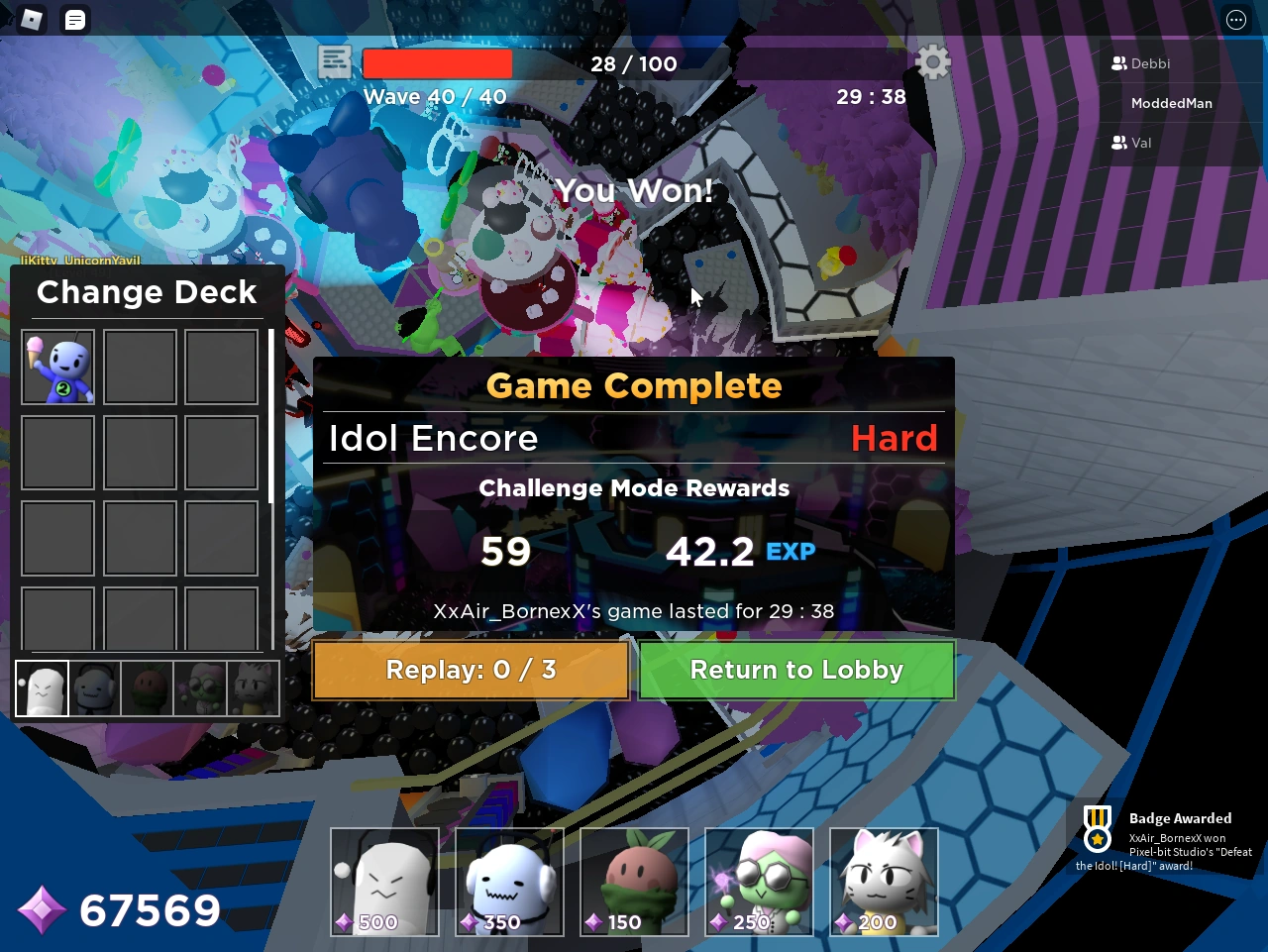The width and height of the screenshot is (1268, 952).
Task: Open the settings gear icon
Action: tap(931, 61)
